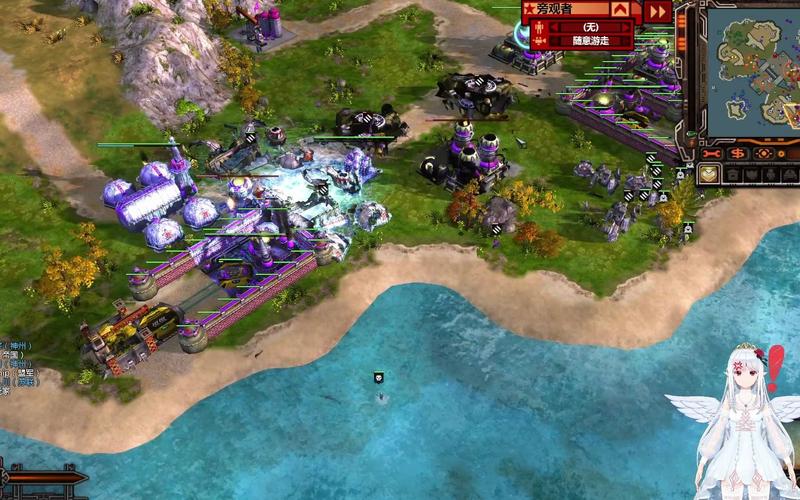Open the highlighted gold production tab
The height and width of the screenshot is (500, 800).
click(709, 174)
